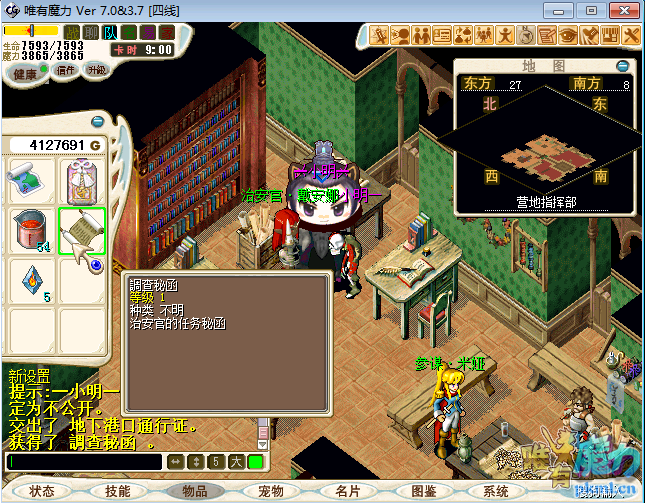Switch to the 技能 skills tab
The height and width of the screenshot is (503, 645).
[x=117, y=491]
